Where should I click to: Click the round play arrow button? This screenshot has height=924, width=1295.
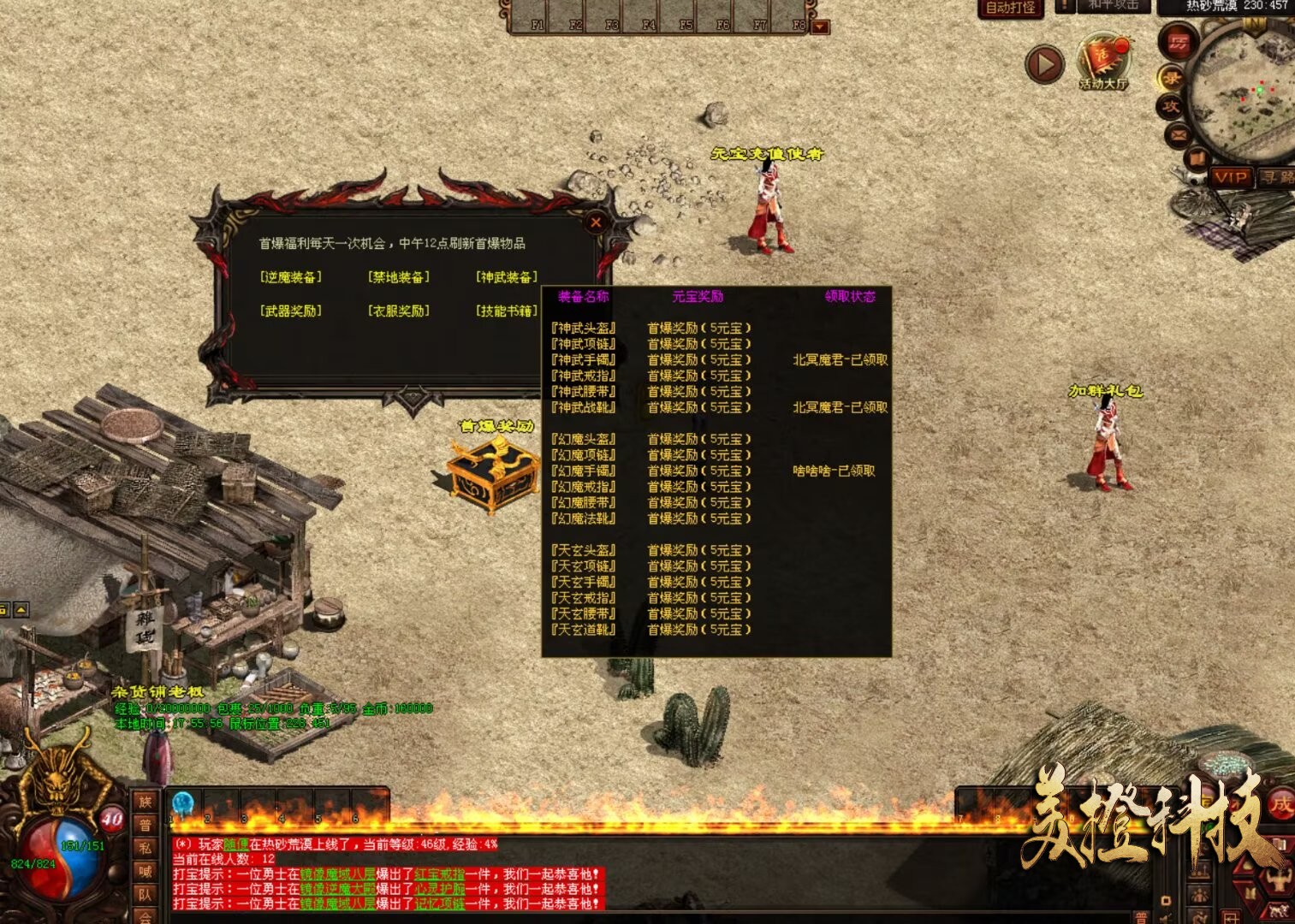click(x=1044, y=64)
